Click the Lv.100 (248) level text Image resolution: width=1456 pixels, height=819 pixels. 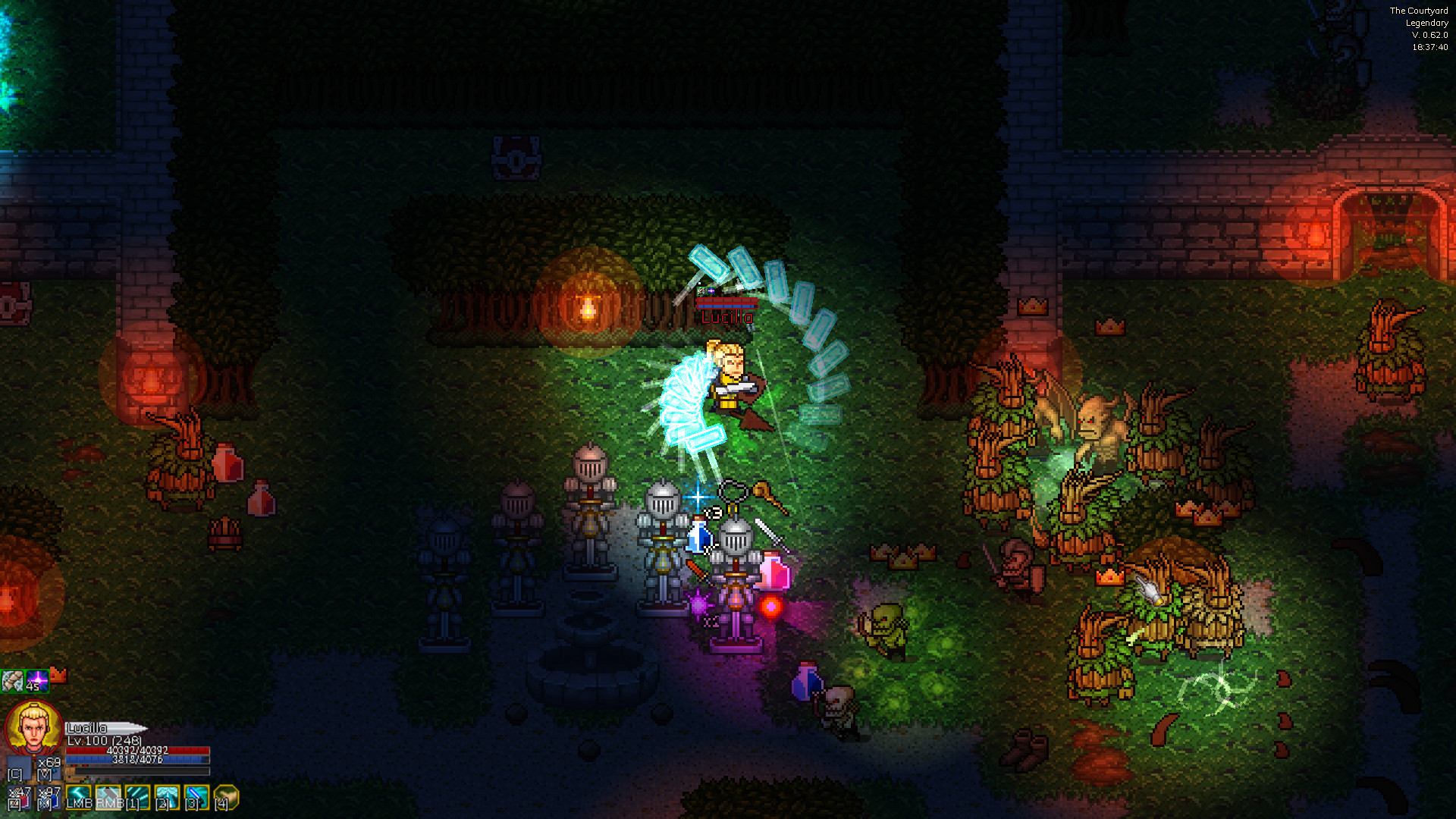(104, 741)
